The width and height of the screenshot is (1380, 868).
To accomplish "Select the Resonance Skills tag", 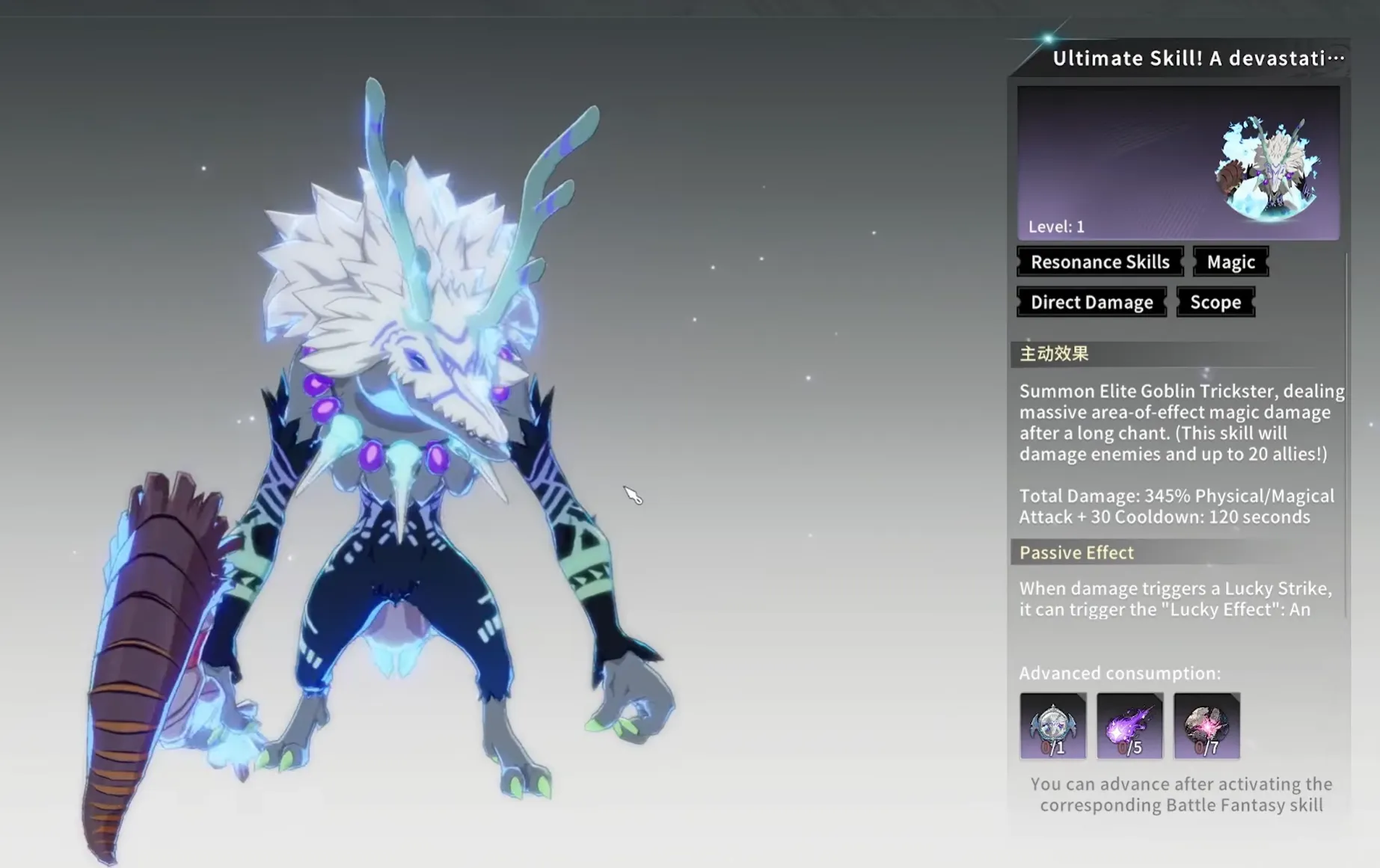I will pos(1100,262).
